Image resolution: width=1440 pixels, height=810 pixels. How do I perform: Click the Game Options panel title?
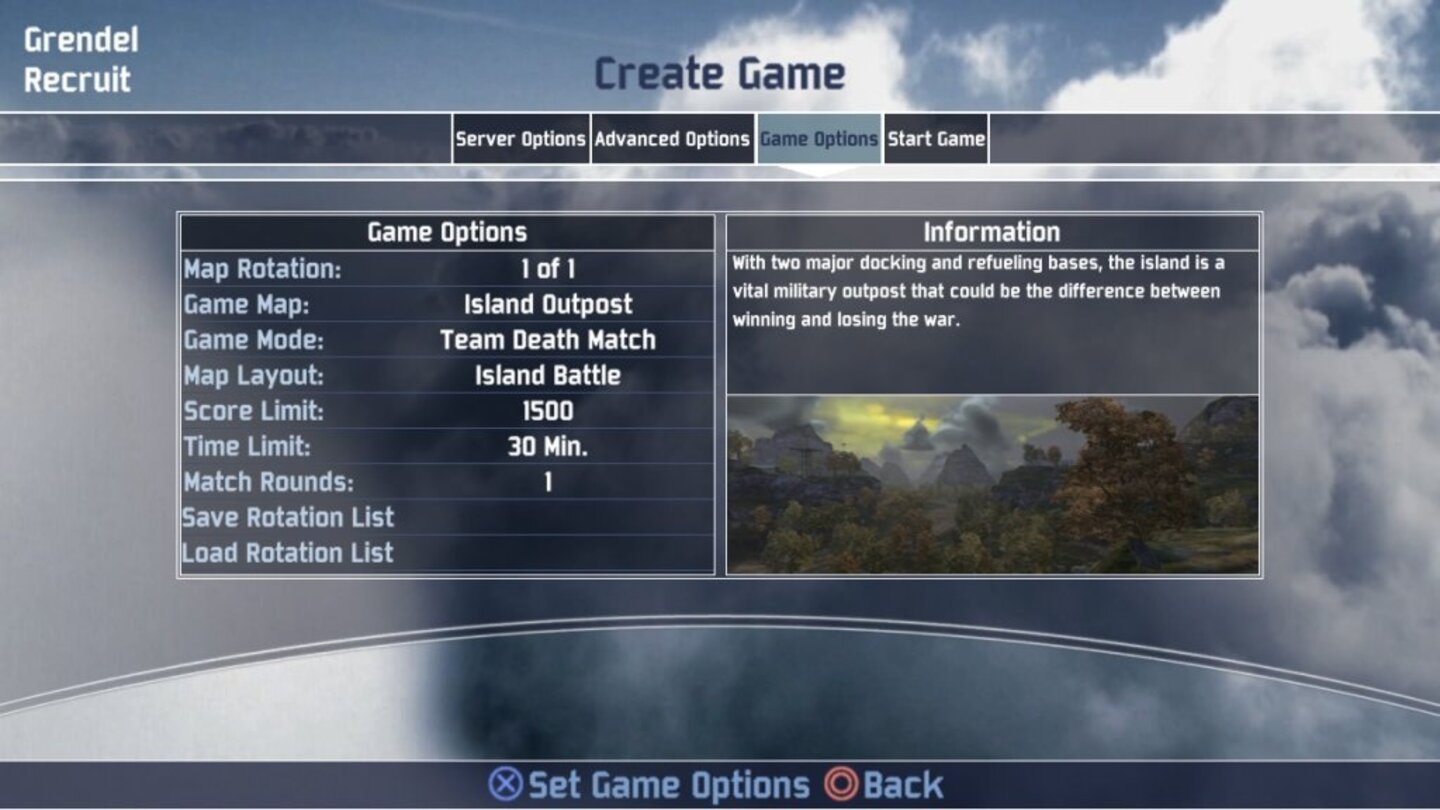[x=446, y=232]
